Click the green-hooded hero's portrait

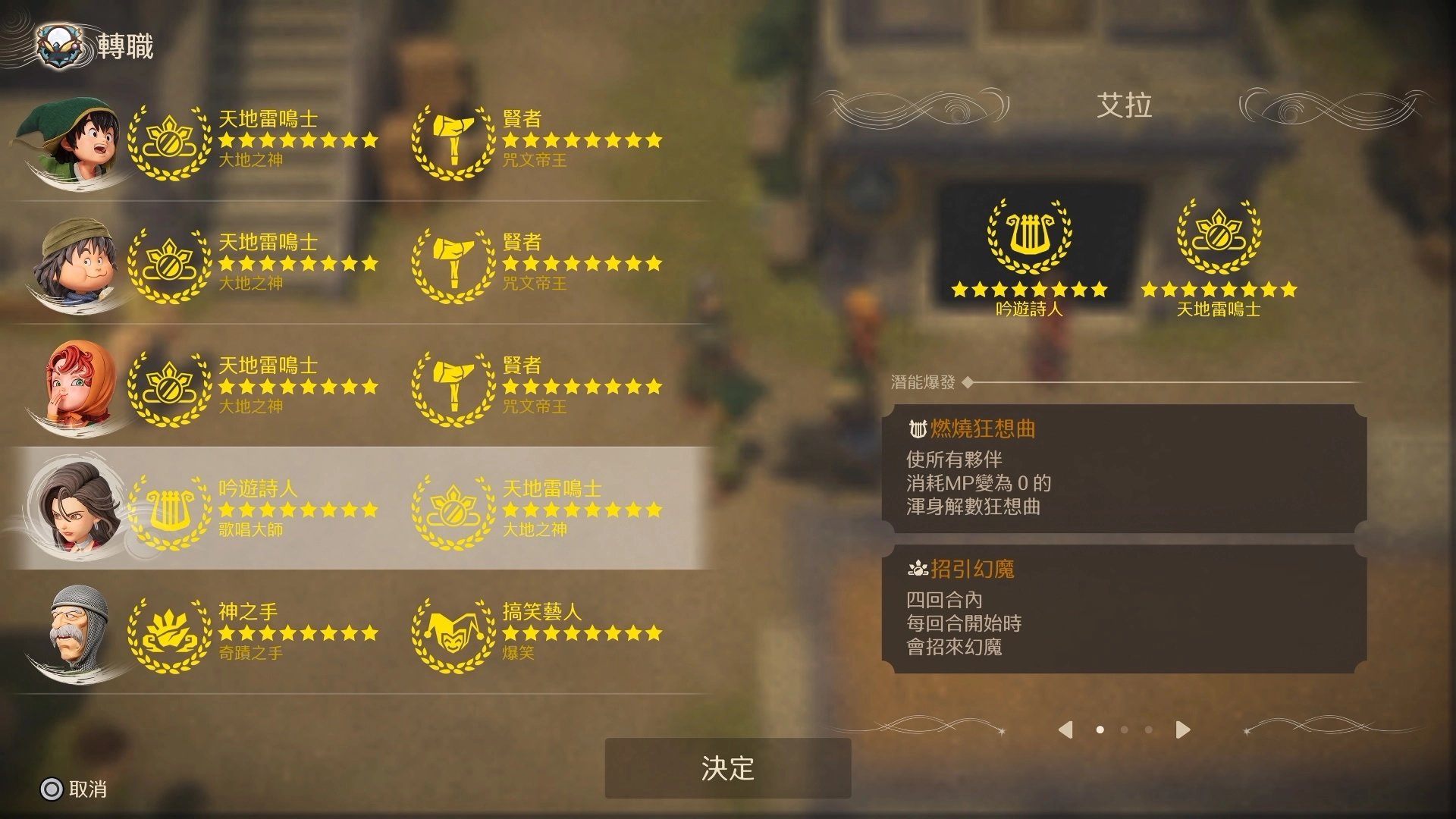tap(72, 140)
